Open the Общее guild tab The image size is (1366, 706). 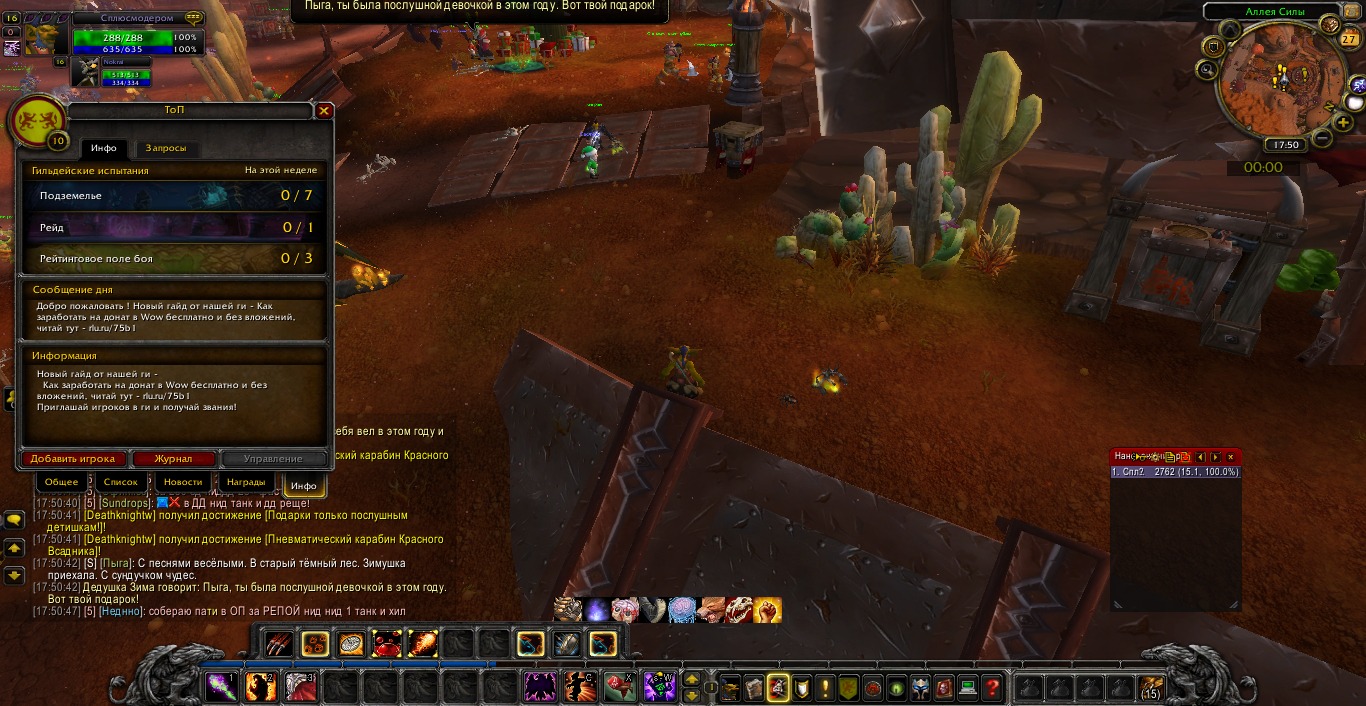click(61, 482)
